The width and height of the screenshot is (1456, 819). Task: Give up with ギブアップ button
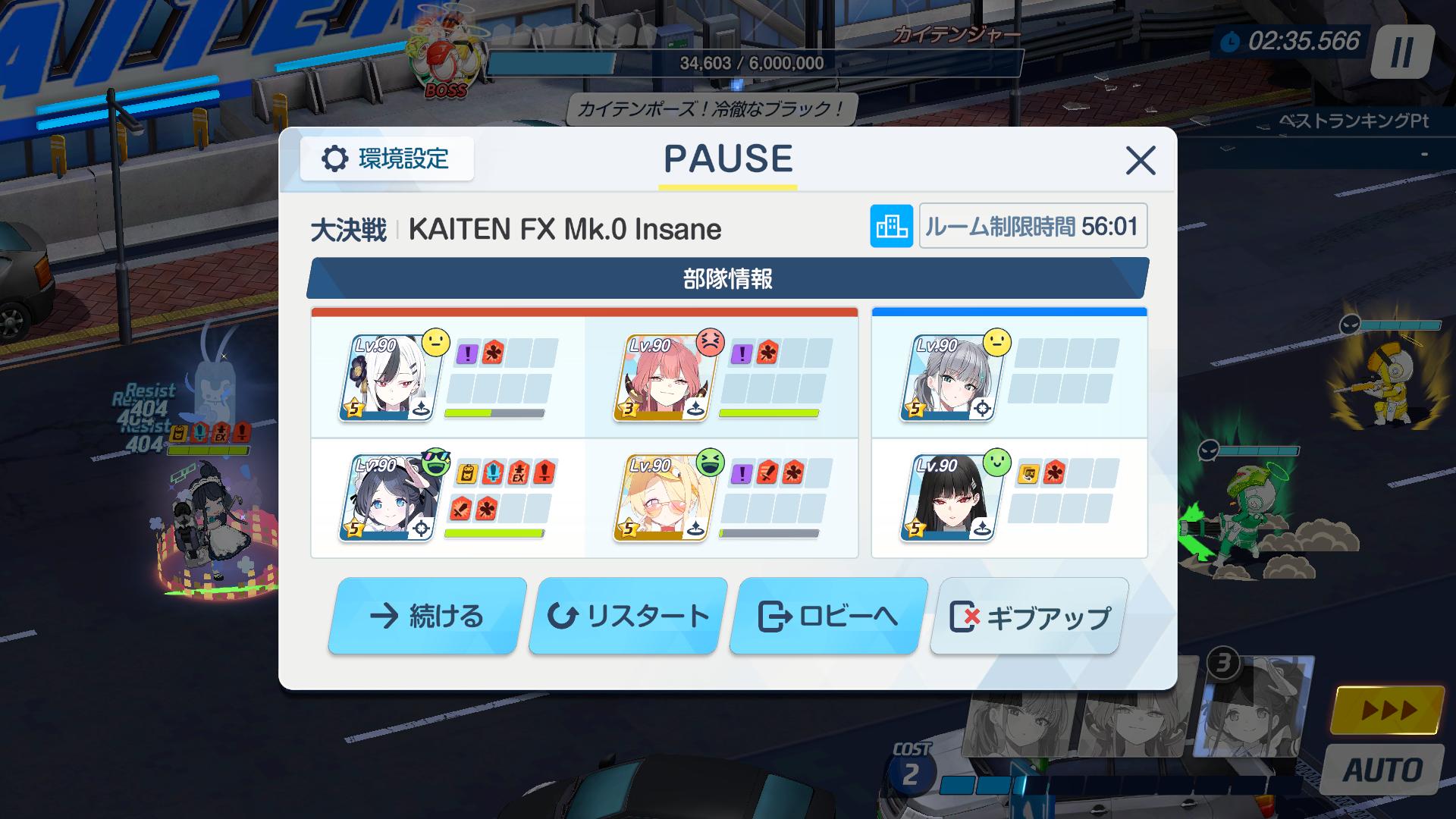pos(1028,617)
